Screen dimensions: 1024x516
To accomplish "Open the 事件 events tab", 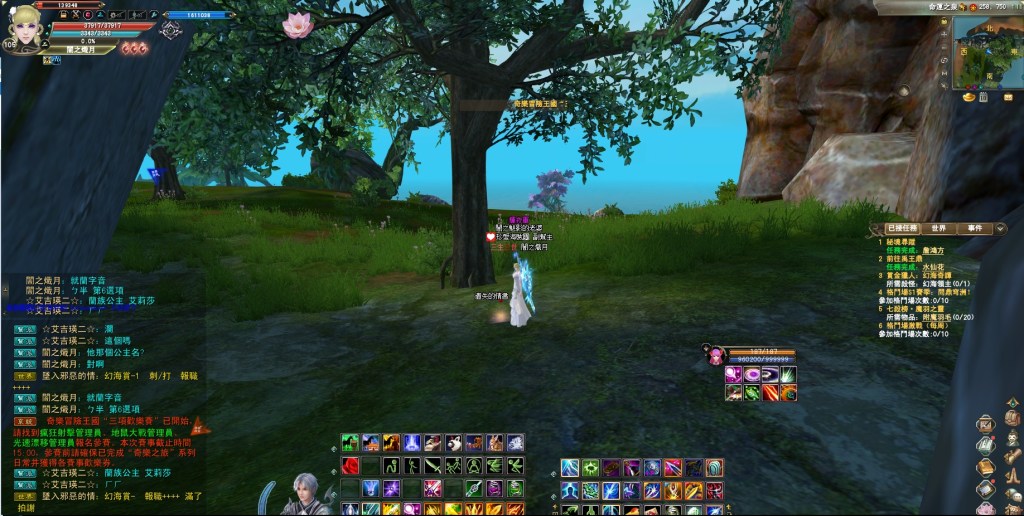I will pyautogui.click(x=975, y=228).
